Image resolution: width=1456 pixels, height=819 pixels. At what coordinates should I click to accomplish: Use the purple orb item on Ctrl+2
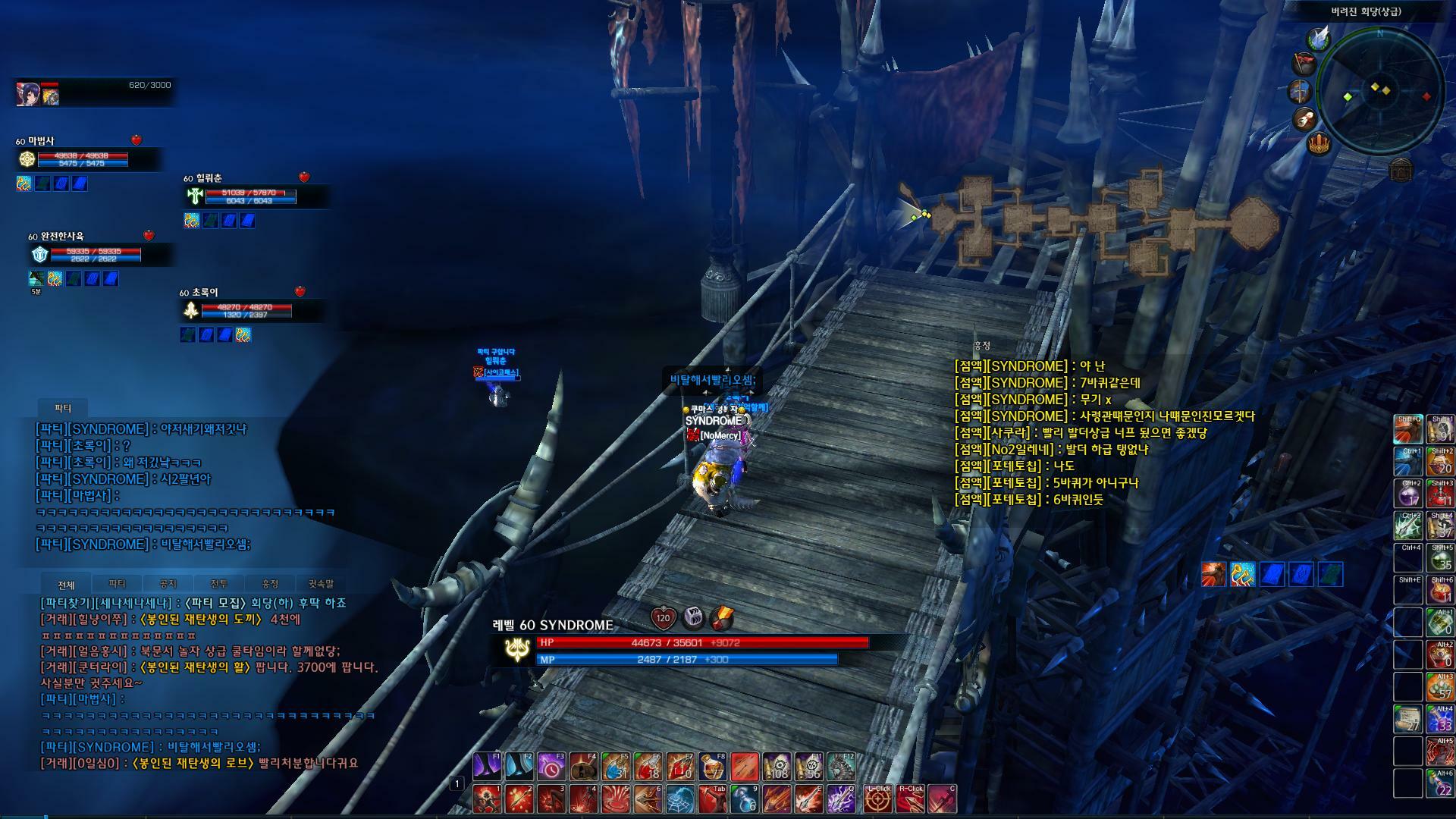(x=1408, y=494)
